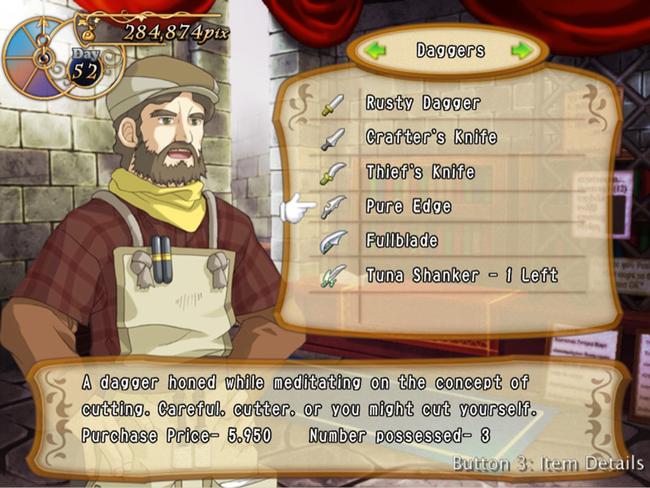Select the Pure Edge dagger
This screenshot has width=650, height=488.
pos(408,207)
